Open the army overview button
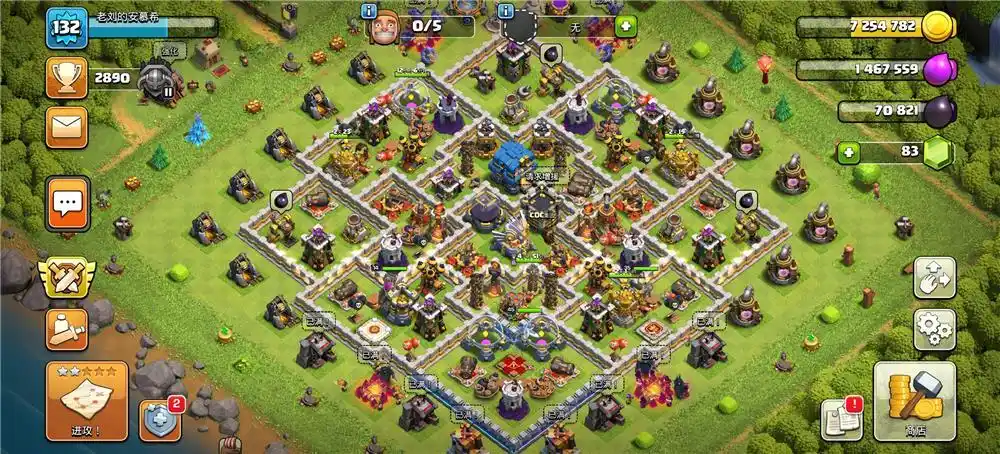1000x454 pixels. 66,329
